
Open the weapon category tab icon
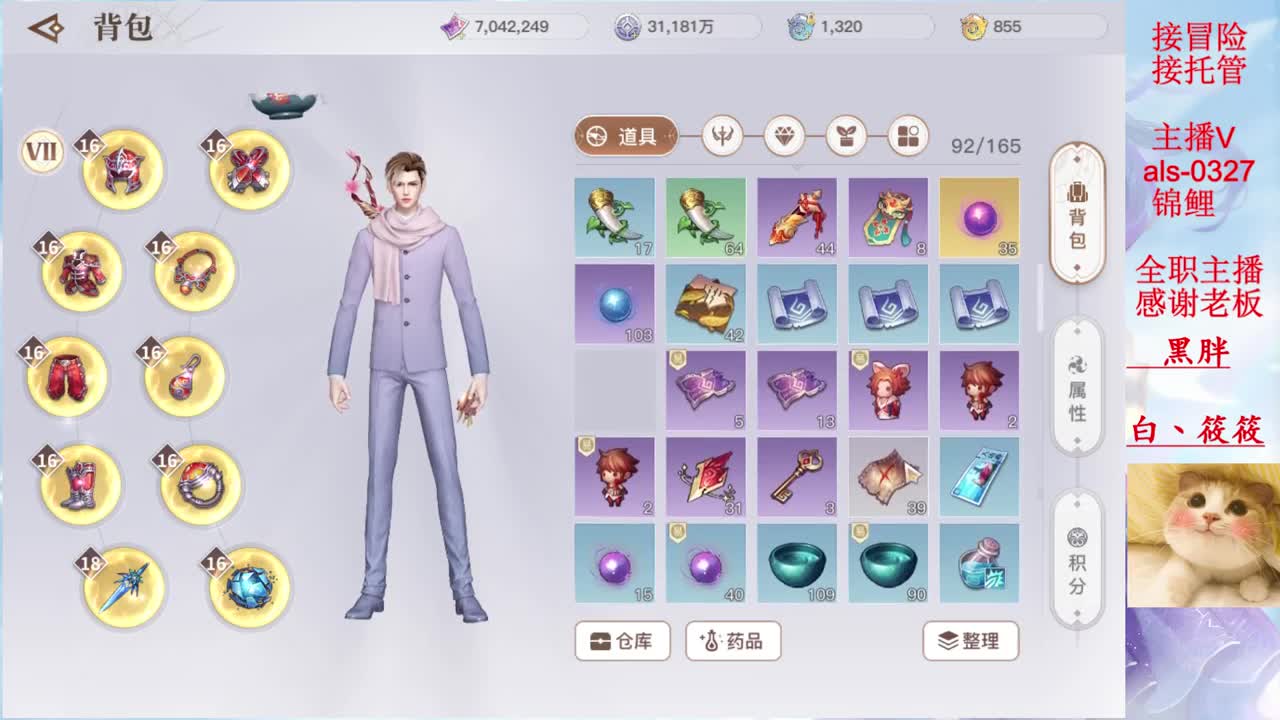[722, 138]
